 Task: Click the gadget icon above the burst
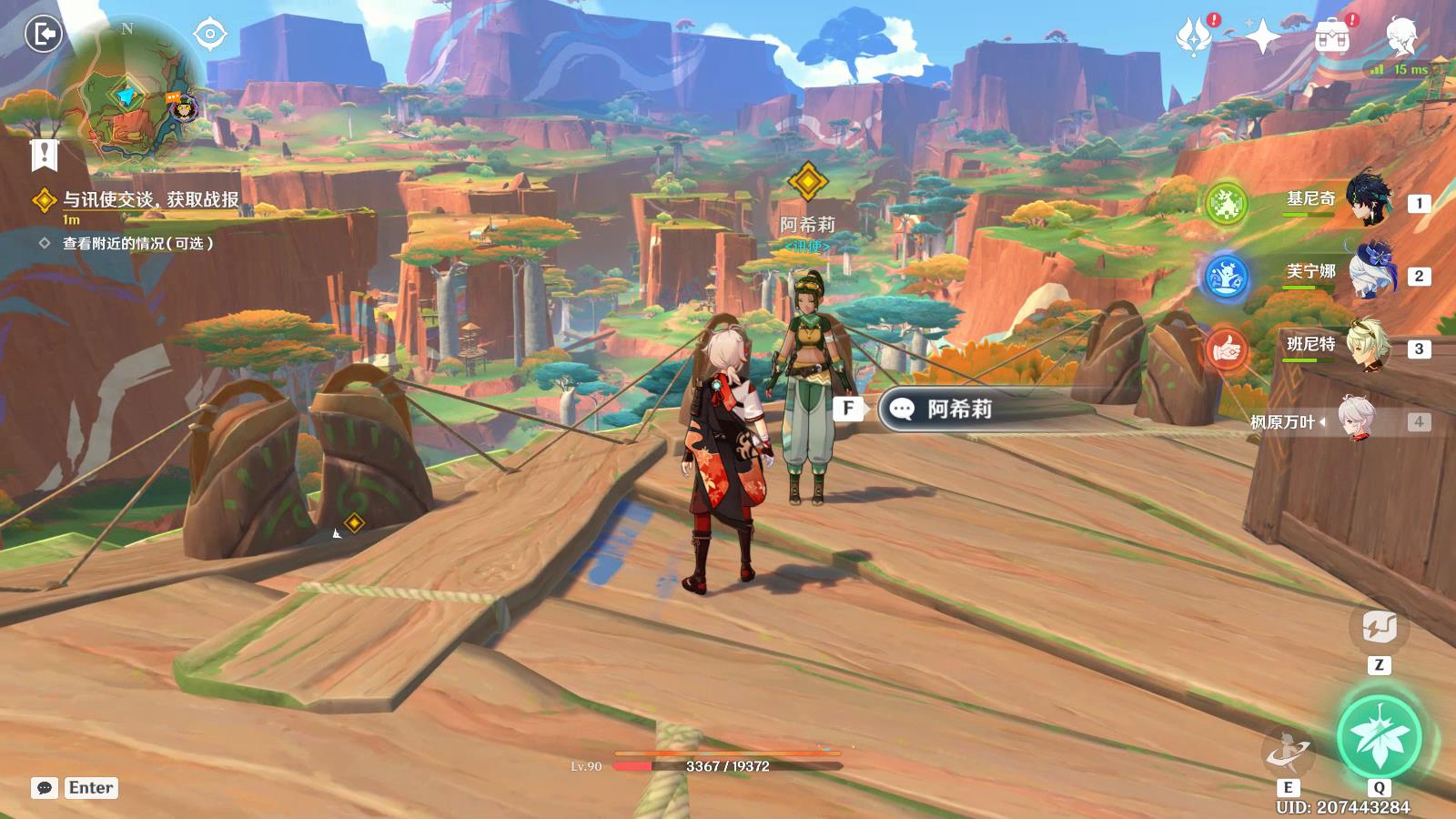(1379, 627)
